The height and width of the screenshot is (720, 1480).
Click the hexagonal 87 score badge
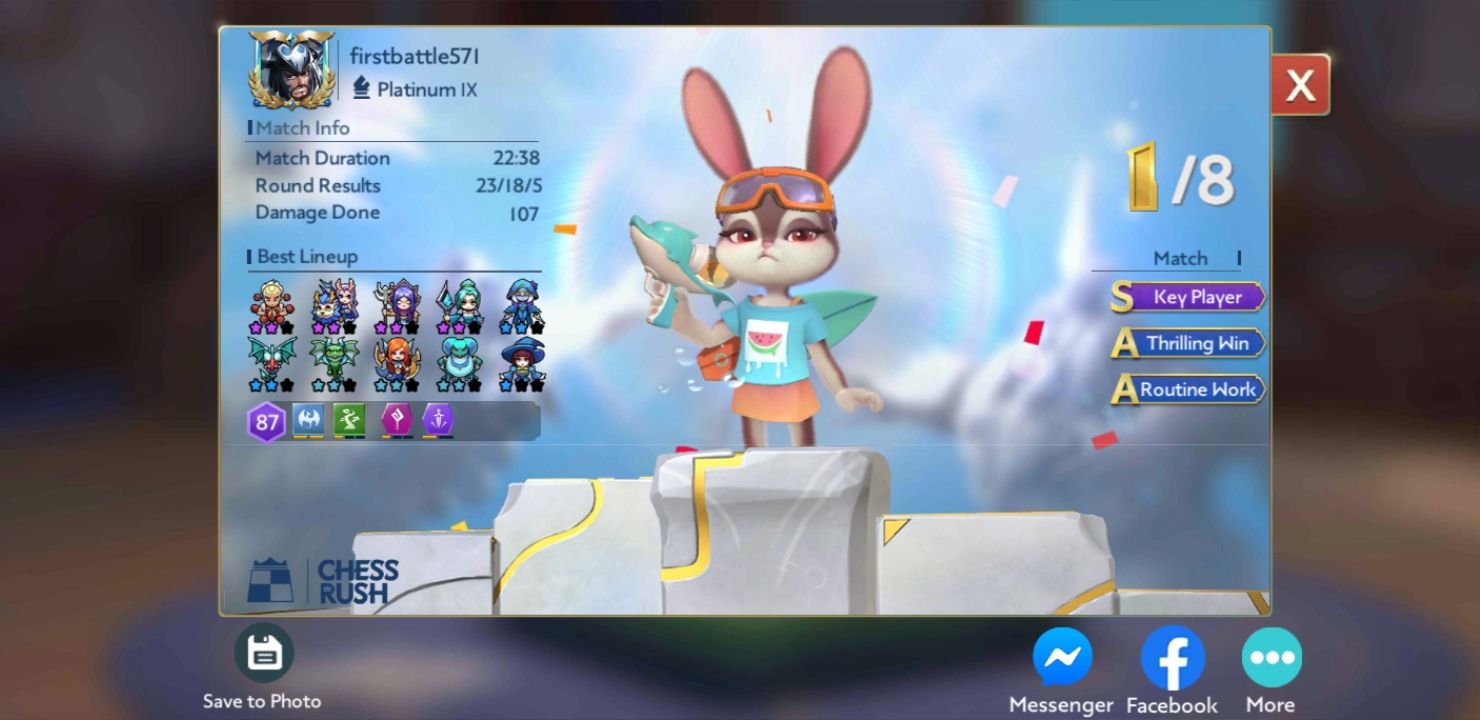pyautogui.click(x=267, y=420)
